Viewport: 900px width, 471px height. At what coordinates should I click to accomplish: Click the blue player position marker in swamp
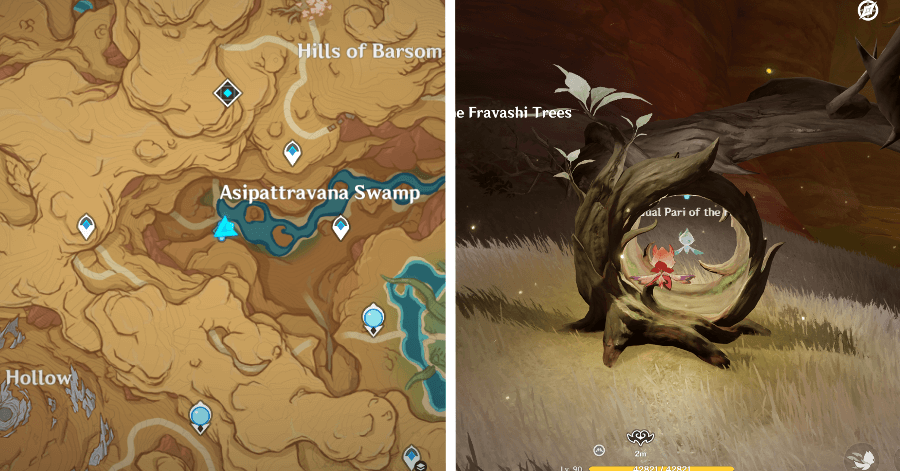coord(224,229)
